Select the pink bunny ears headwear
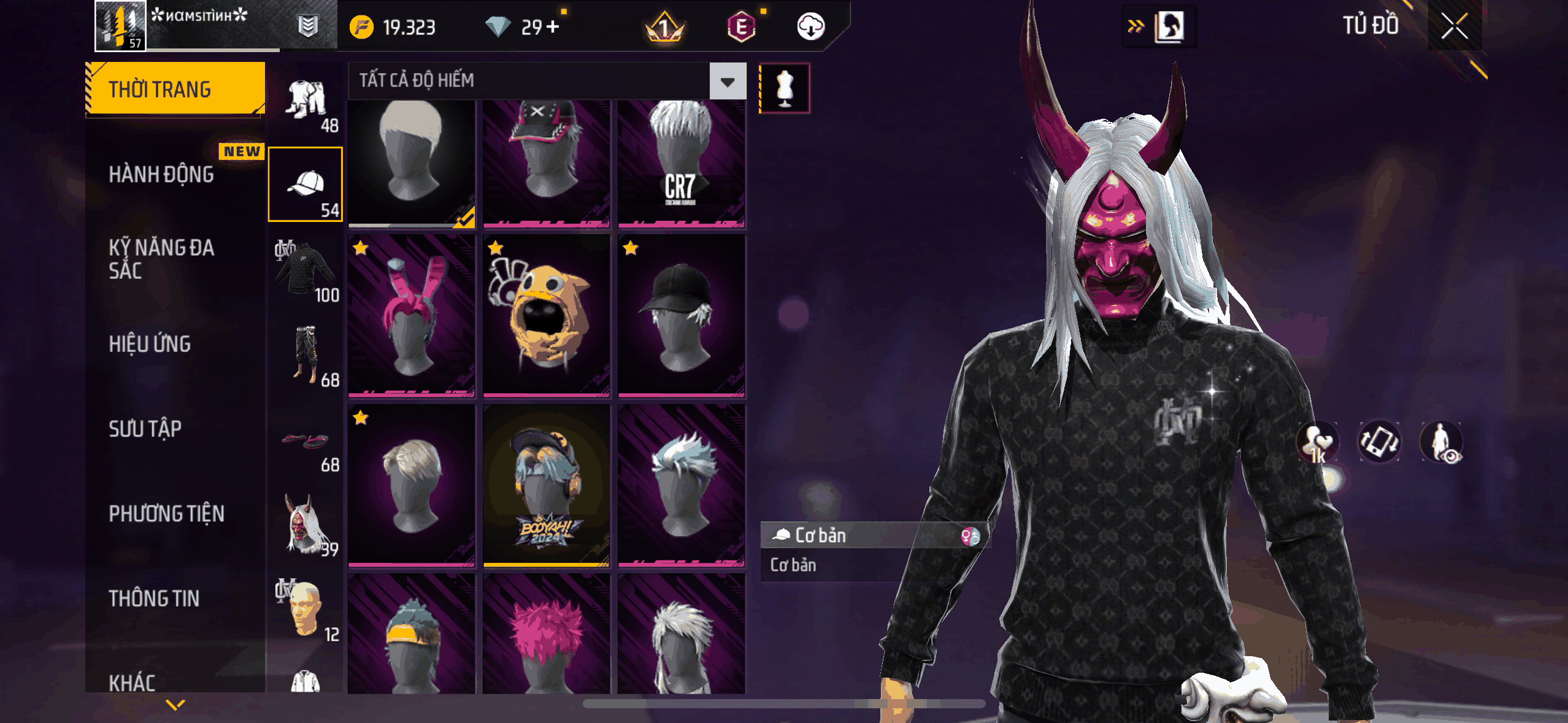The image size is (1568, 723). click(x=411, y=316)
